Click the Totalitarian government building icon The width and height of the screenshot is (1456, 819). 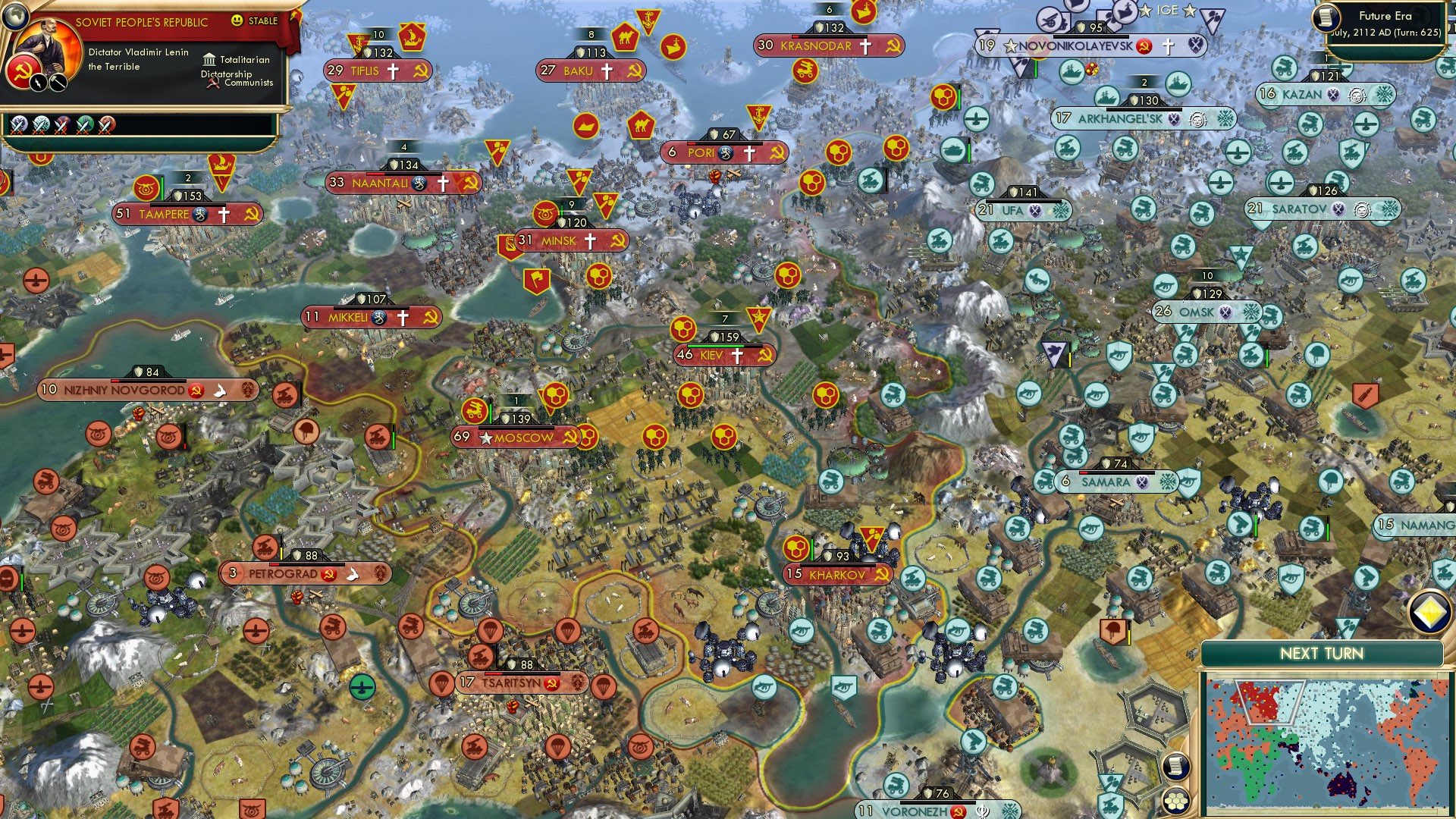pos(210,61)
